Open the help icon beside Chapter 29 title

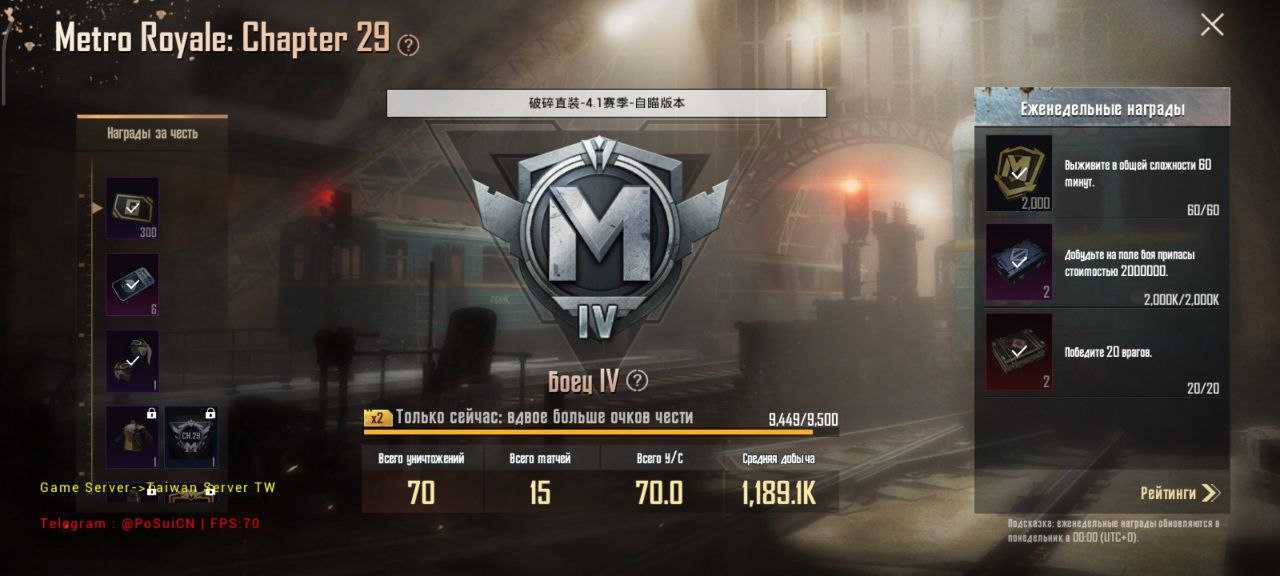(x=408, y=45)
